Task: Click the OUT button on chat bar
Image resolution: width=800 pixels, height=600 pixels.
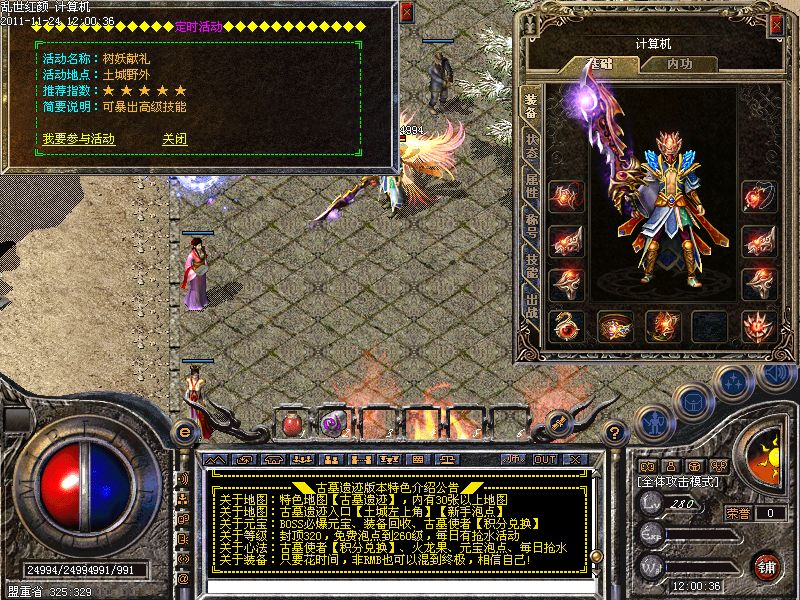Action: (x=546, y=459)
